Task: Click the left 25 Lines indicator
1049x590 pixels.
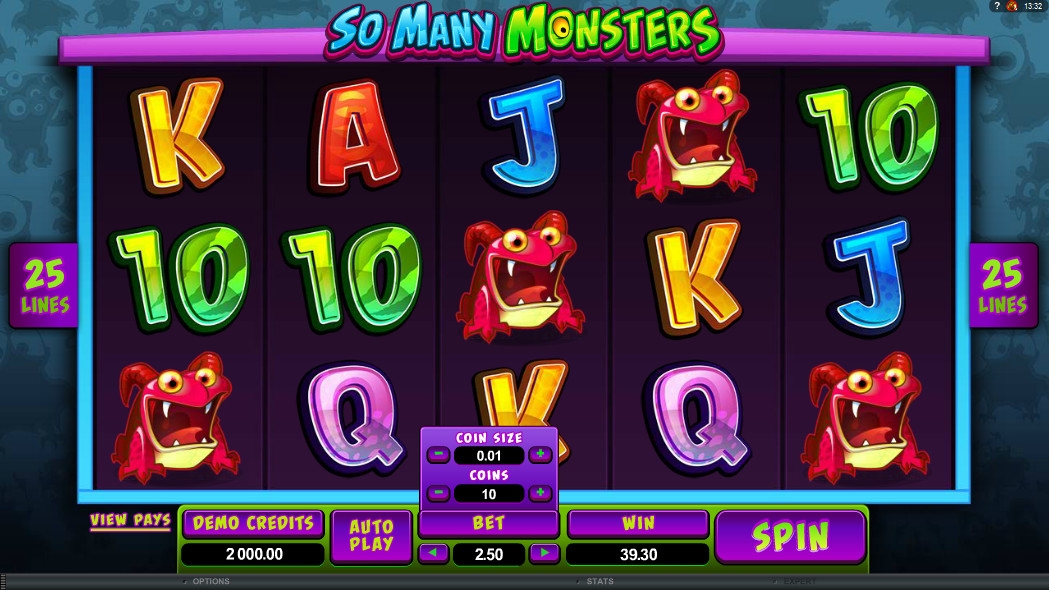Action: [x=44, y=285]
